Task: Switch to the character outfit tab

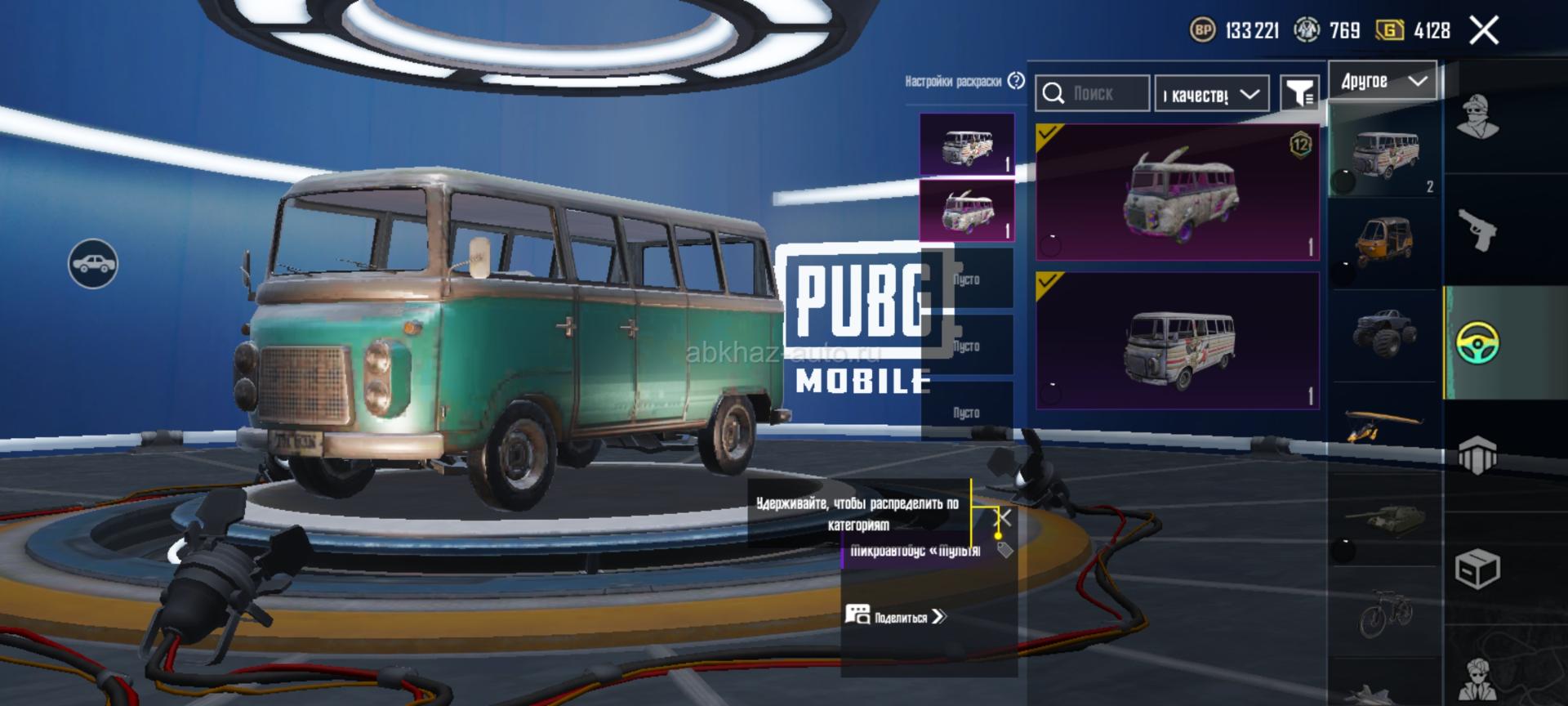Action: pos(1477,118)
